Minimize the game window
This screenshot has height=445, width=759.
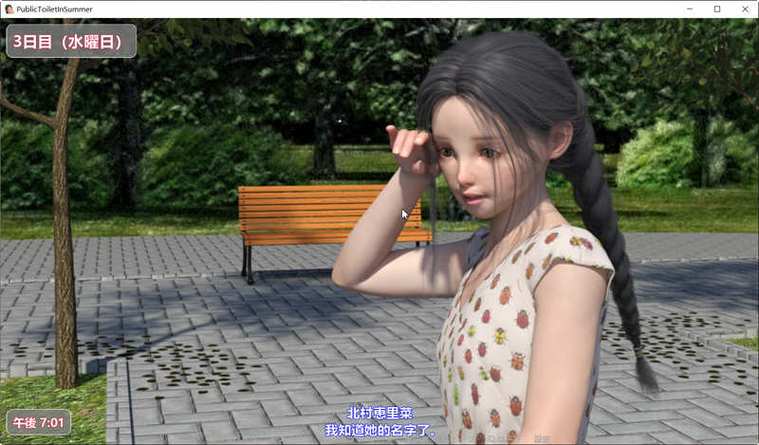pyautogui.click(x=690, y=9)
